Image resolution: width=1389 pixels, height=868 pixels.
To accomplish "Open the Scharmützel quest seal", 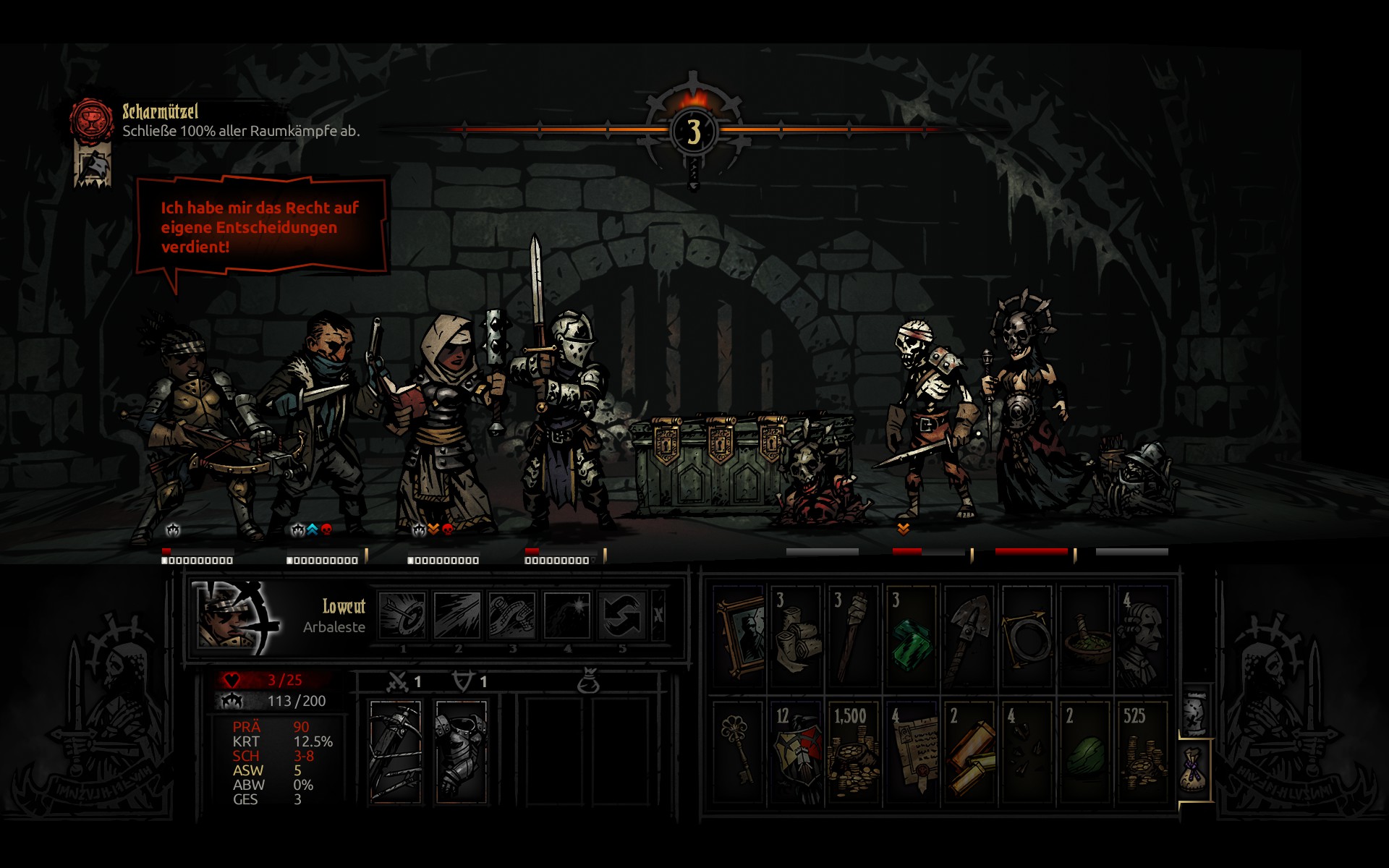I will pyautogui.click(x=92, y=119).
